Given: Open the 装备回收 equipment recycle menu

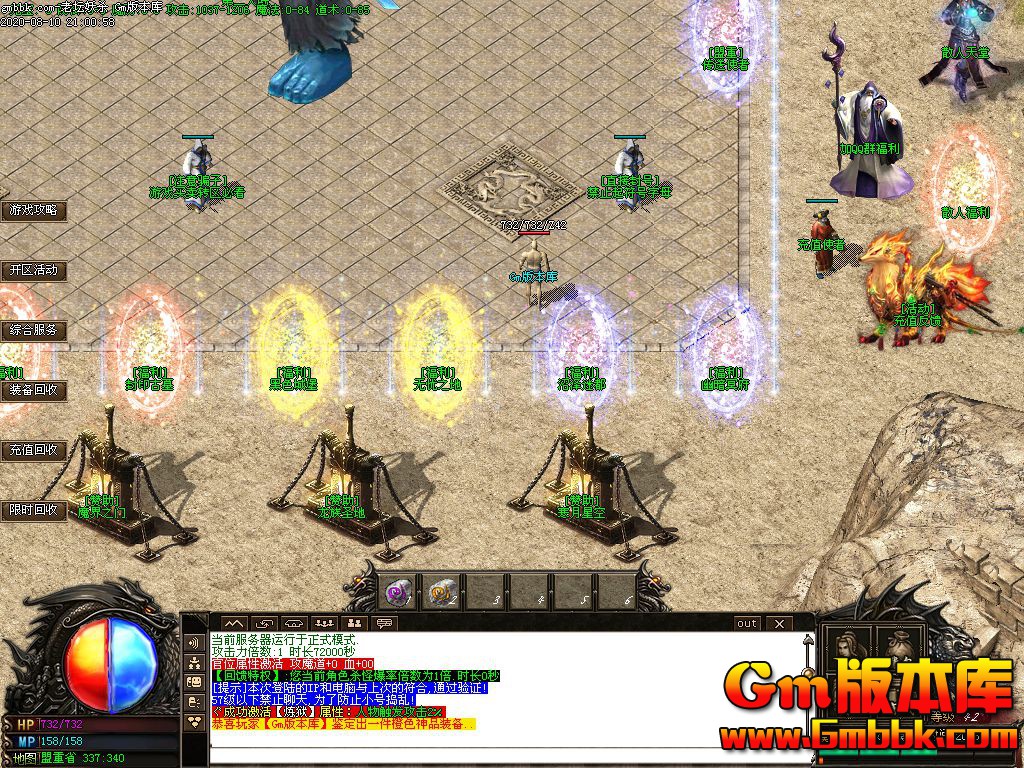Looking at the screenshot, I should click(x=34, y=390).
